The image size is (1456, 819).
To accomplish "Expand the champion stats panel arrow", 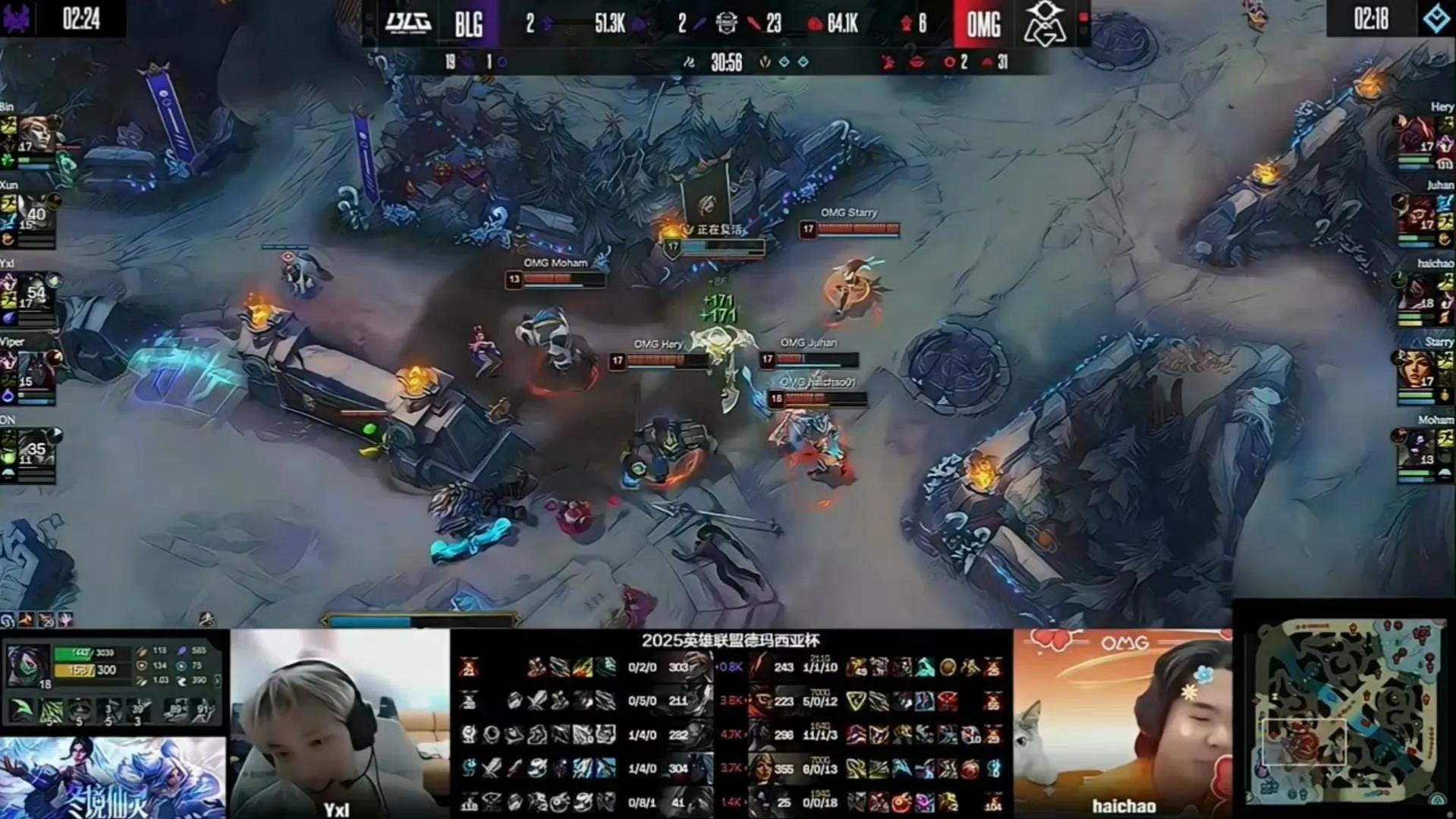I will tap(218, 681).
